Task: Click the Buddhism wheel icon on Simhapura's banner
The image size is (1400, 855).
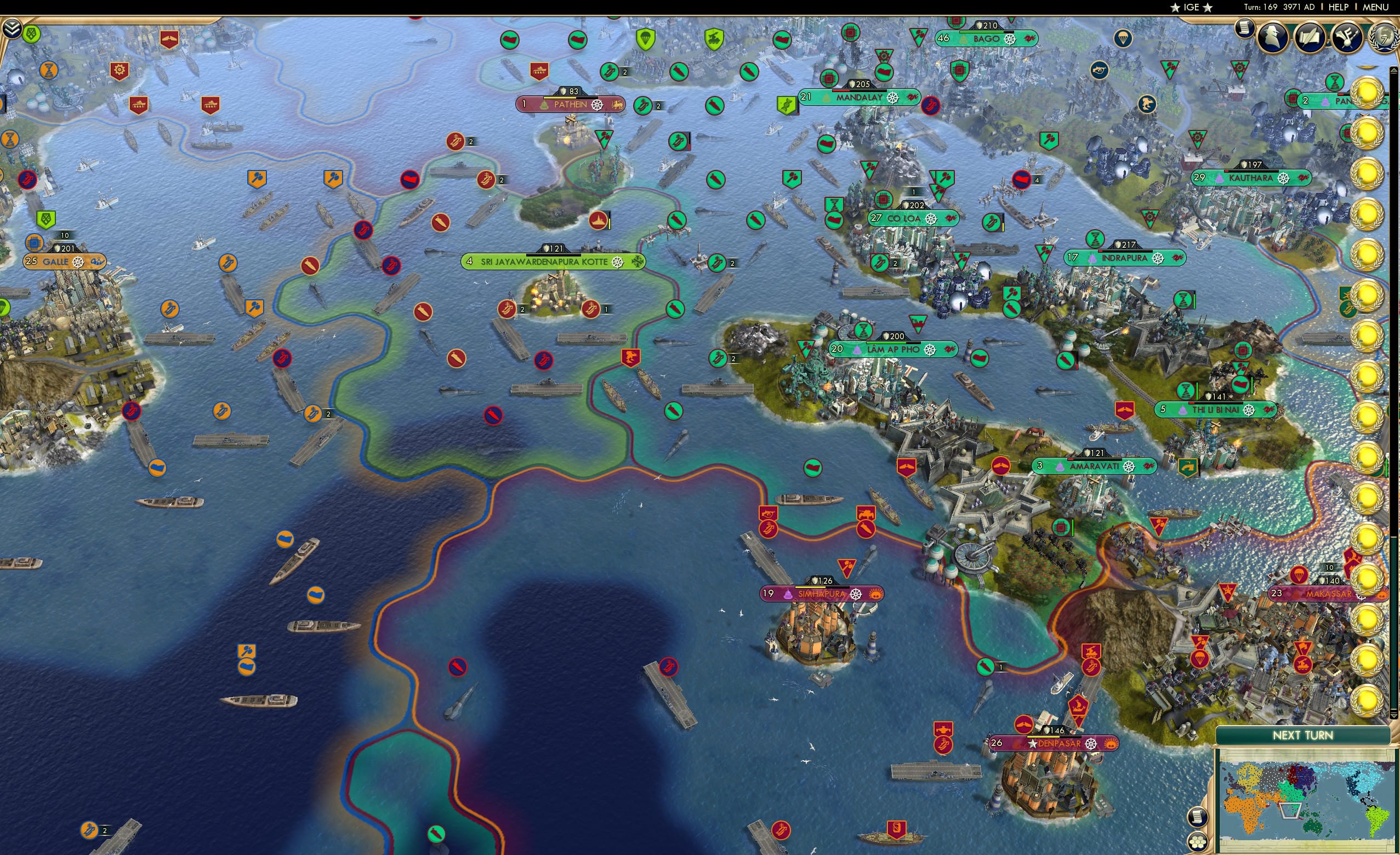Action: [856, 595]
